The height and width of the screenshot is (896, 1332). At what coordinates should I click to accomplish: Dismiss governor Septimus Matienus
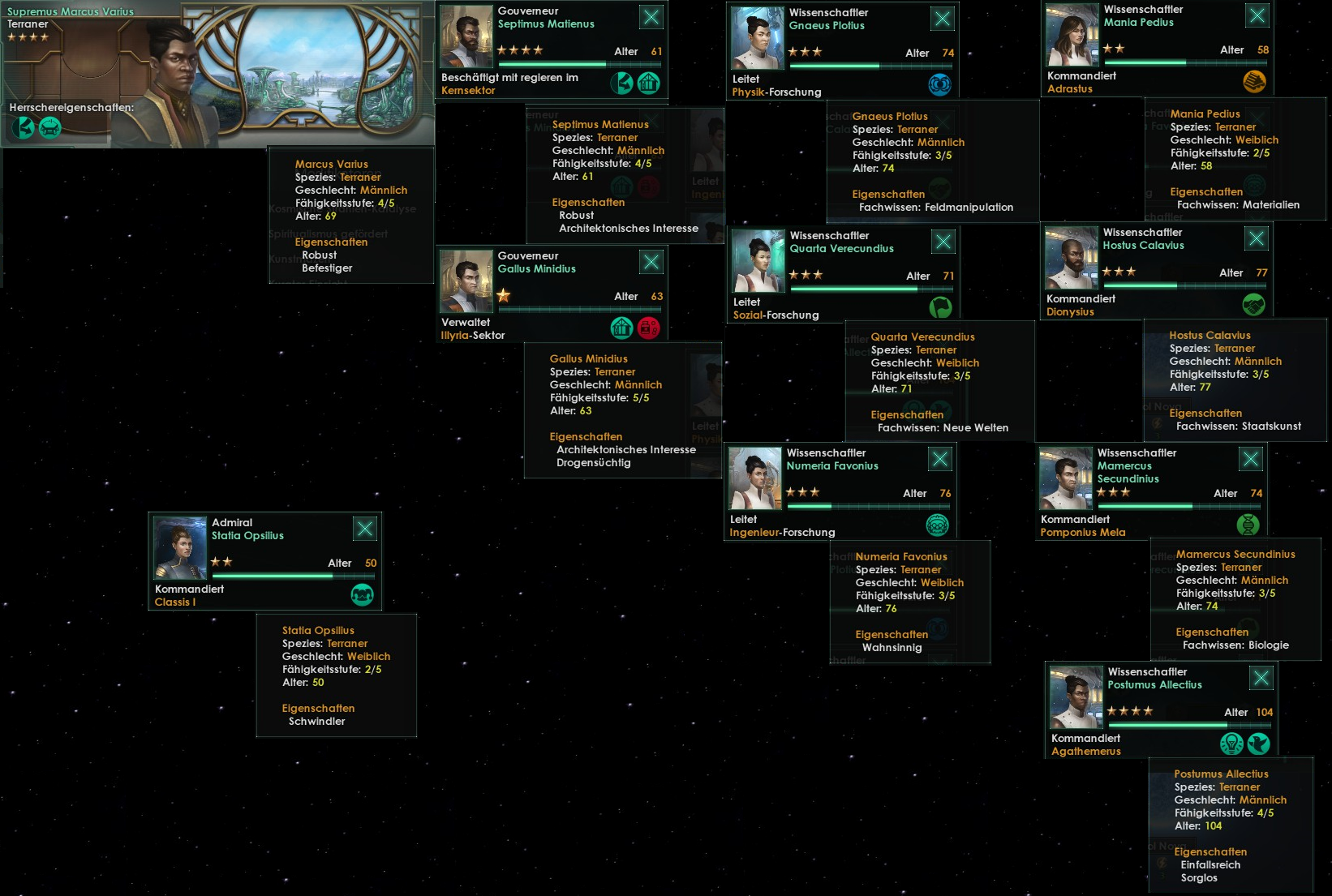point(651,17)
